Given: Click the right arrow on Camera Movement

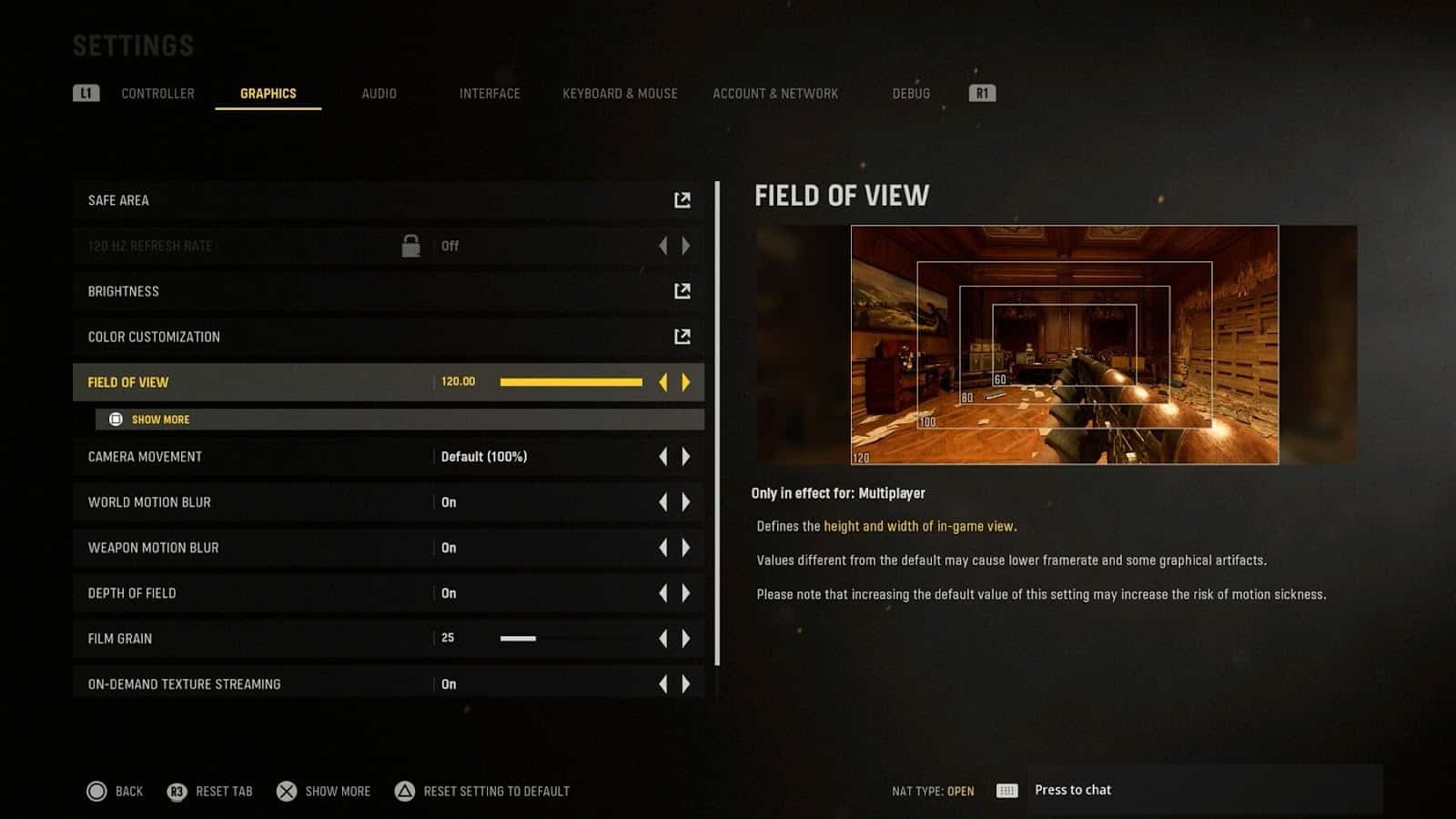Looking at the screenshot, I should coord(685,456).
